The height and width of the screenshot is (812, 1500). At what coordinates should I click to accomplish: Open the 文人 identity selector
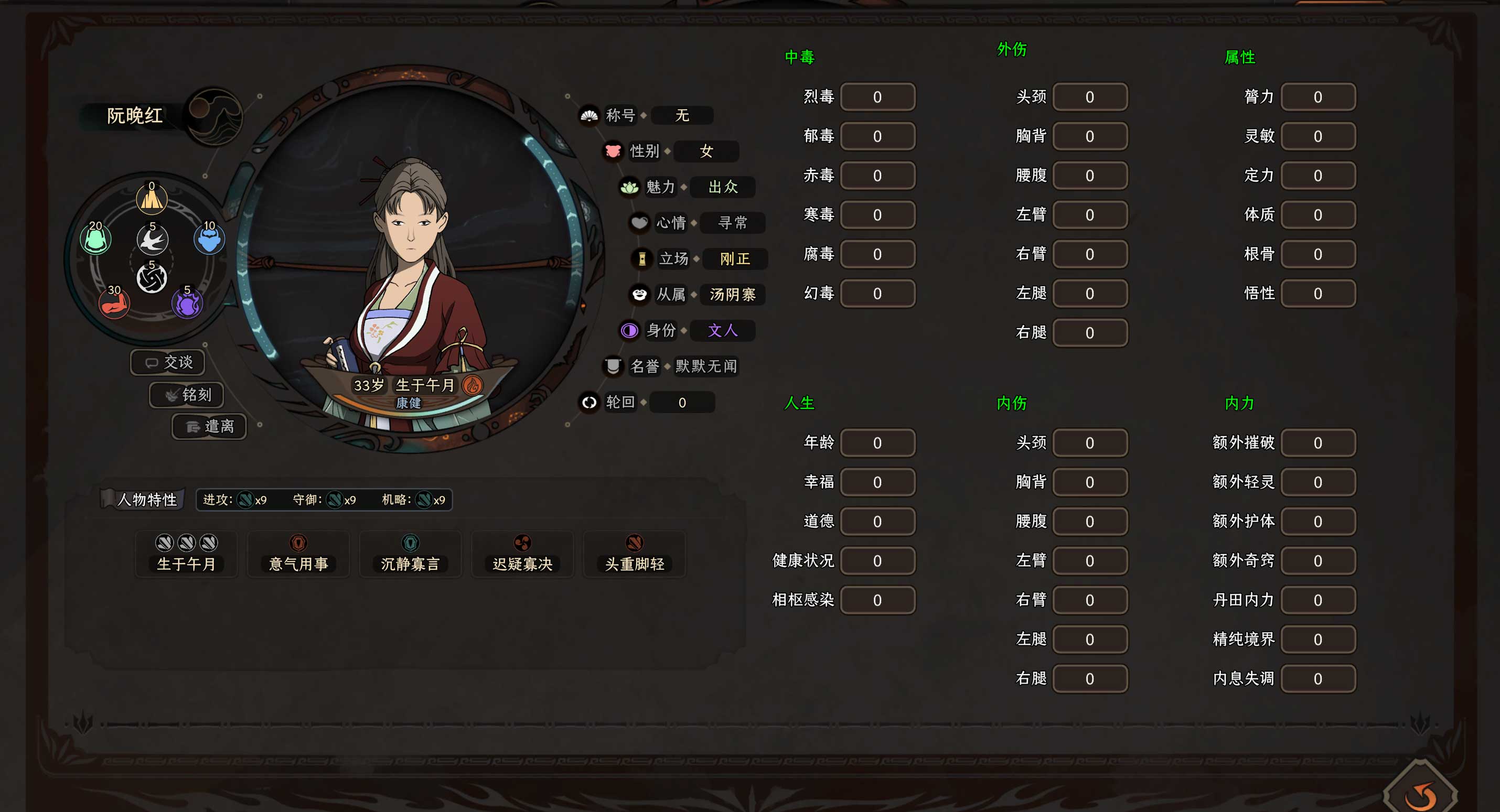(722, 331)
